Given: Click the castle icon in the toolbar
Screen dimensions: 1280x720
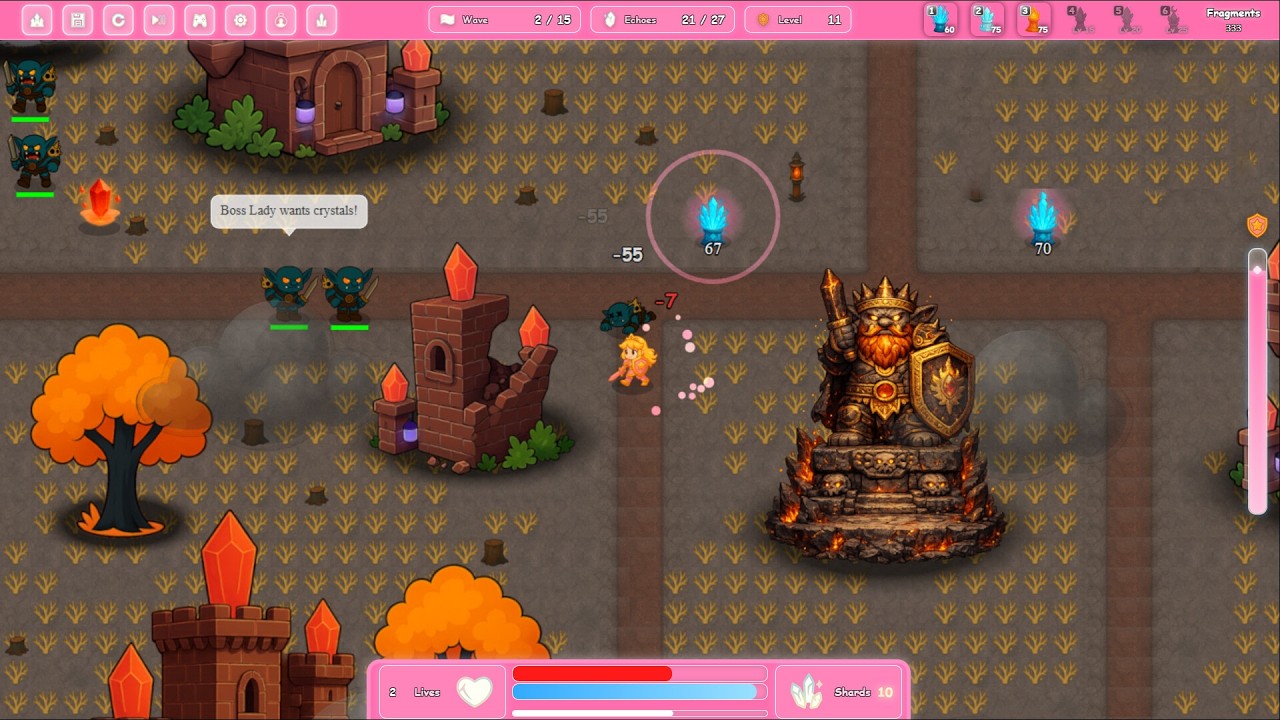Looking at the screenshot, I should pos(37,20).
